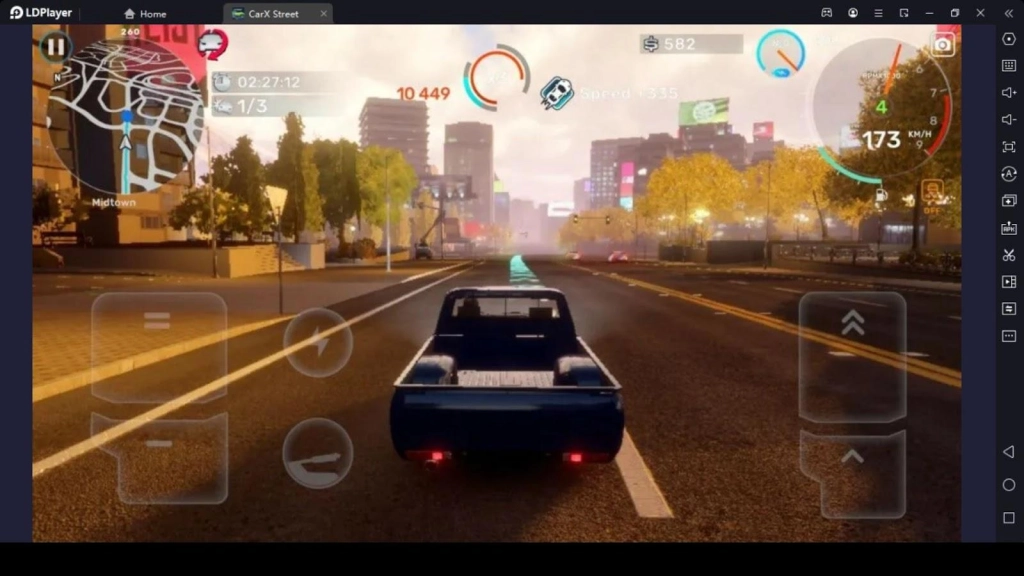Viewport: 1024px width, 576px height.
Task: Activate the lightning bolt nitro button
Action: (318, 343)
